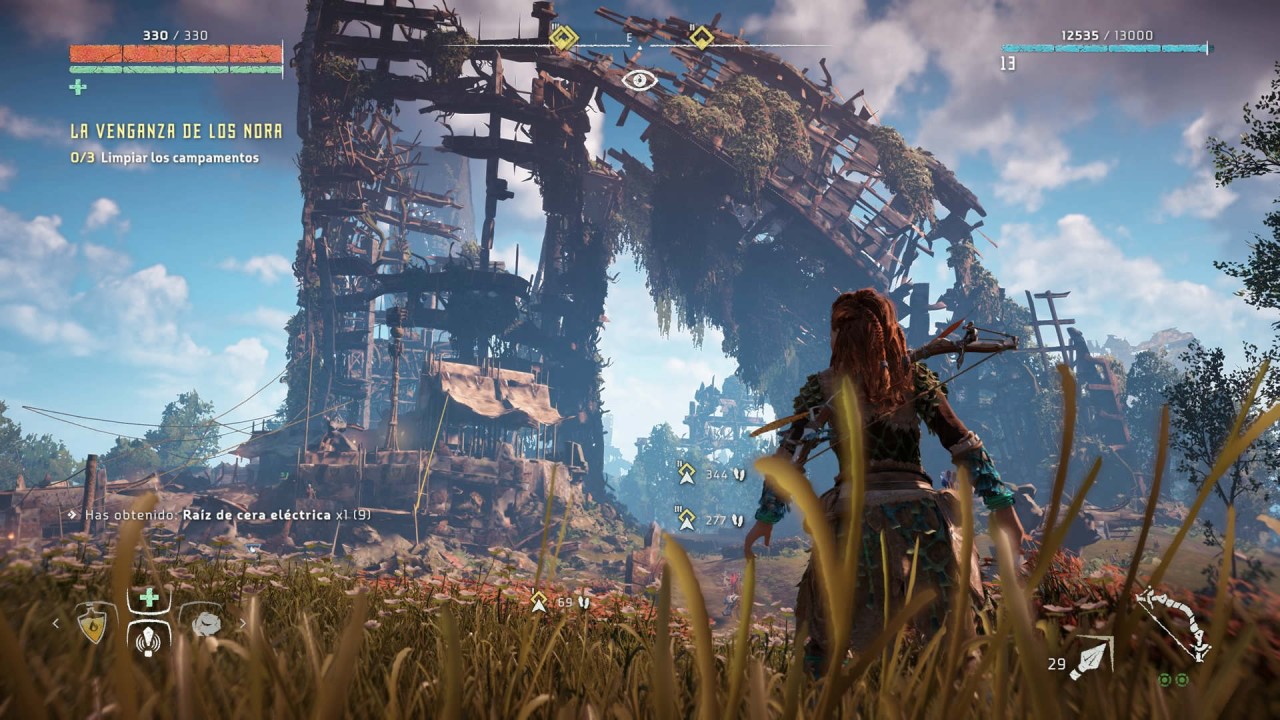Select the waypoint marker showing 277

687,520
